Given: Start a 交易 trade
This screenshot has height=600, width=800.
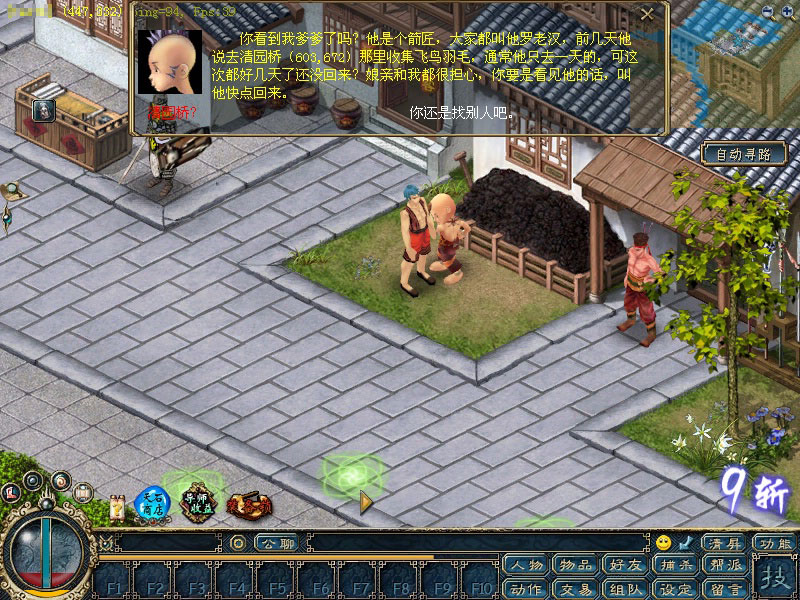Looking at the screenshot, I should tap(576, 589).
